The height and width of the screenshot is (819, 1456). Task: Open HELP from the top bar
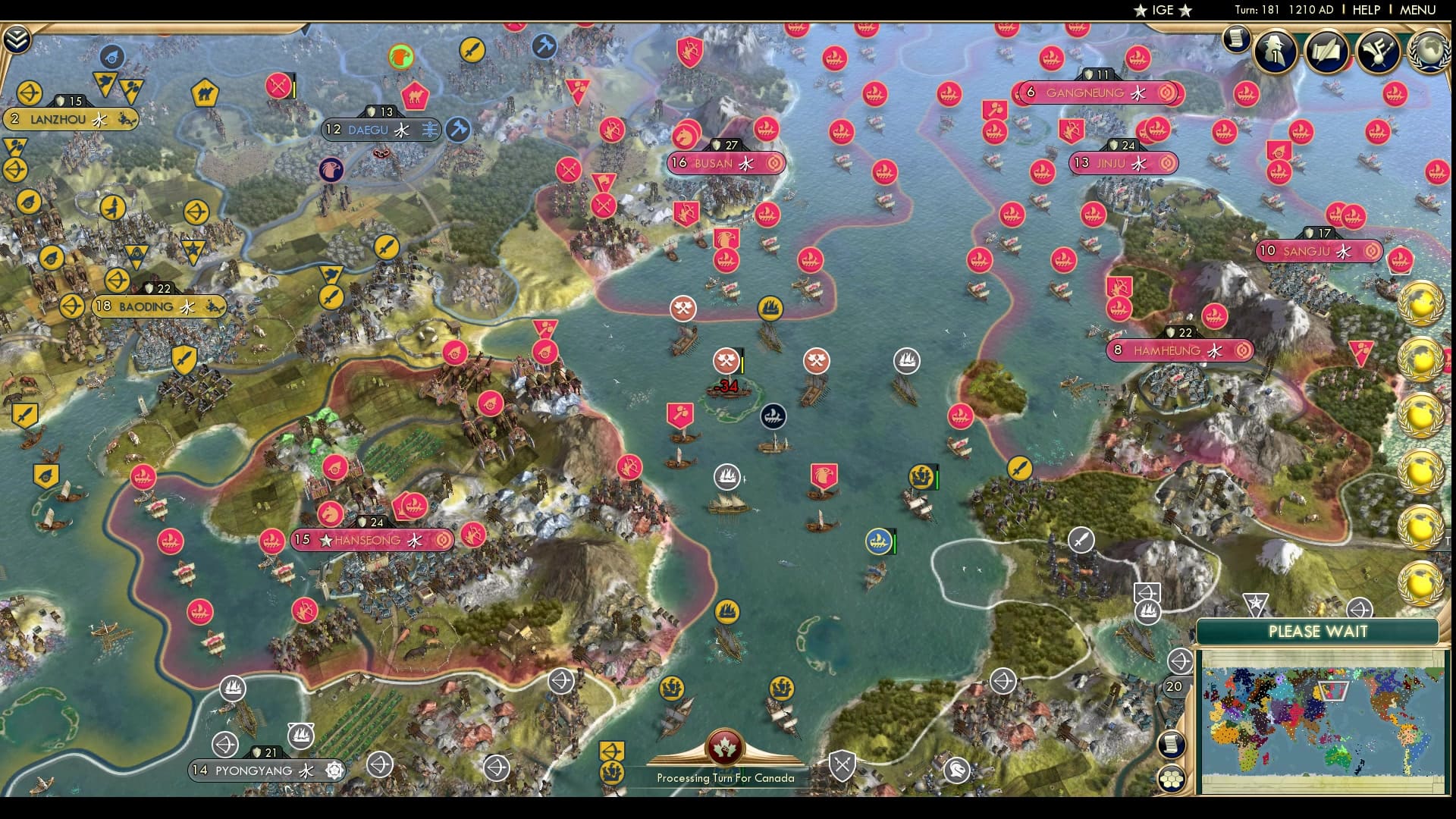[1365, 10]
